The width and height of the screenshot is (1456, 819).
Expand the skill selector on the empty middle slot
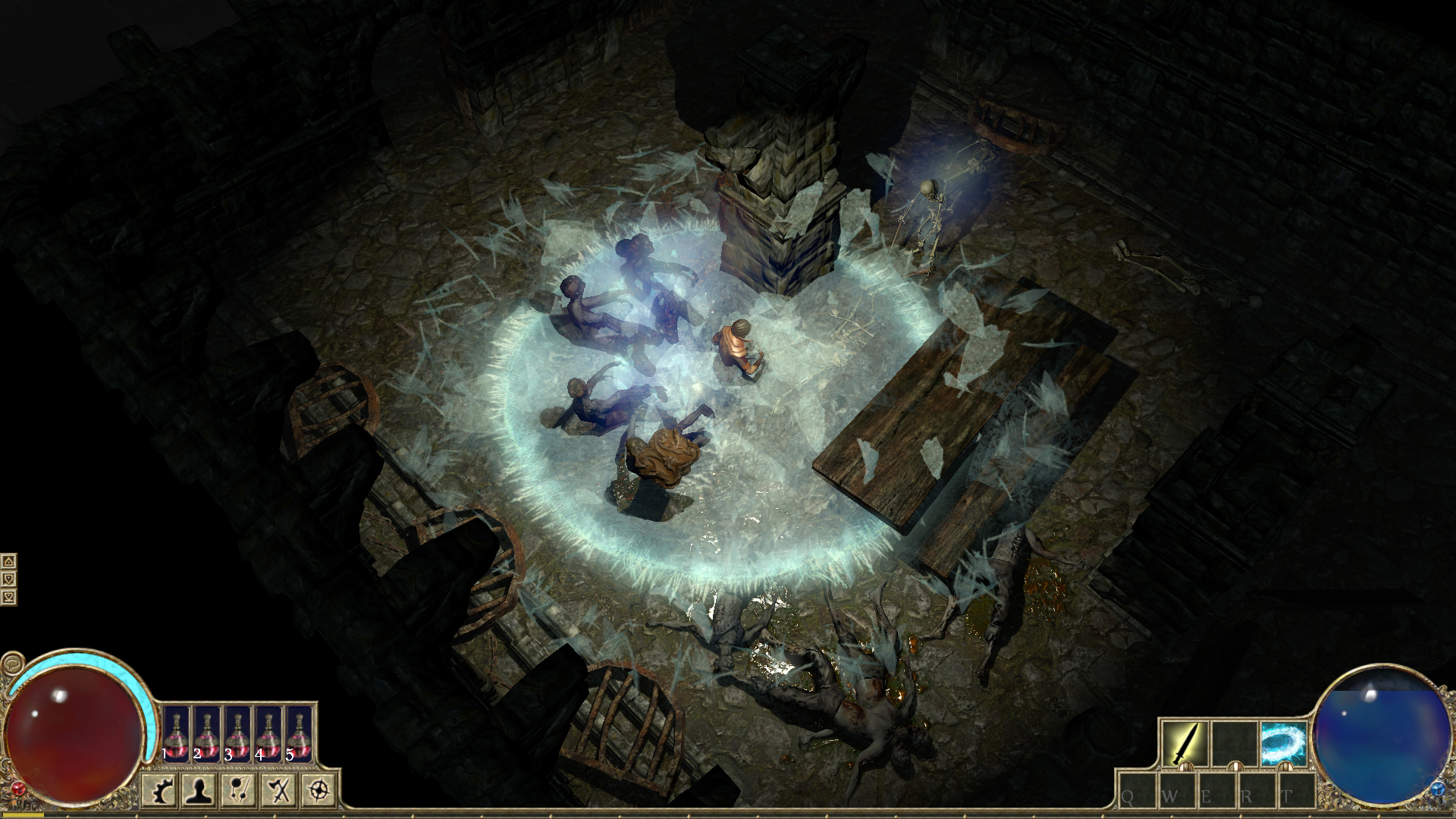1235,766
